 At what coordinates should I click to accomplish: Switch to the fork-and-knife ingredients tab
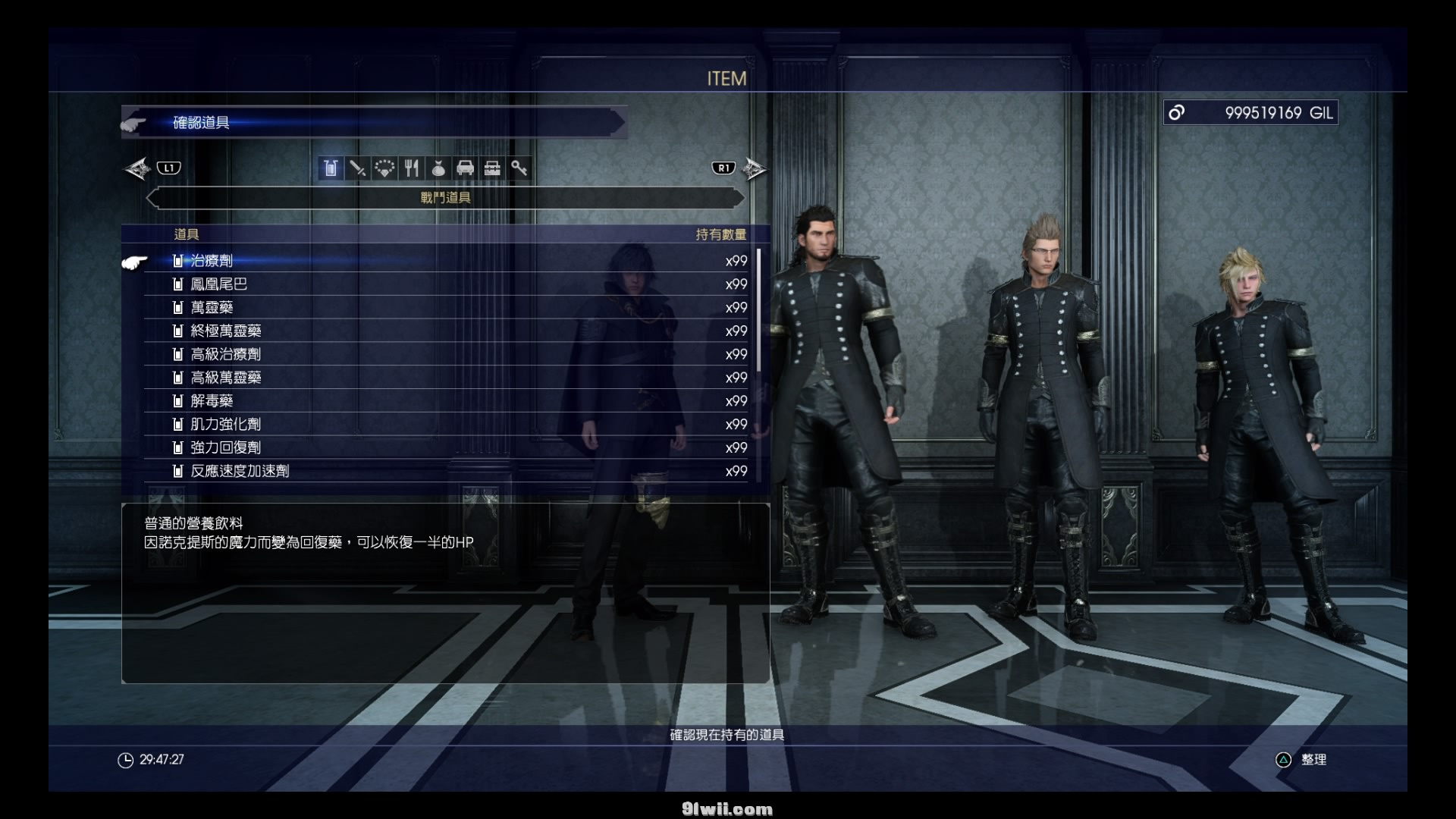pyautogui.click(x=412, y=168)
